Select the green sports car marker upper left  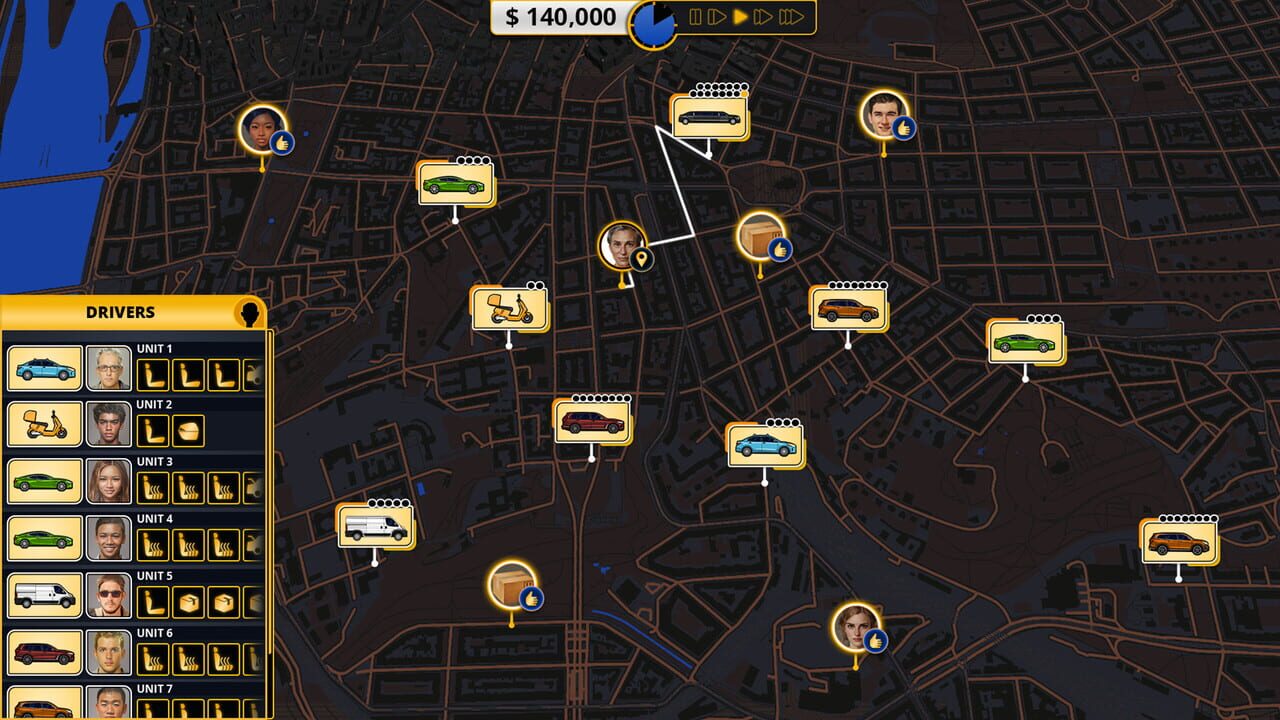tap(453, 182)
